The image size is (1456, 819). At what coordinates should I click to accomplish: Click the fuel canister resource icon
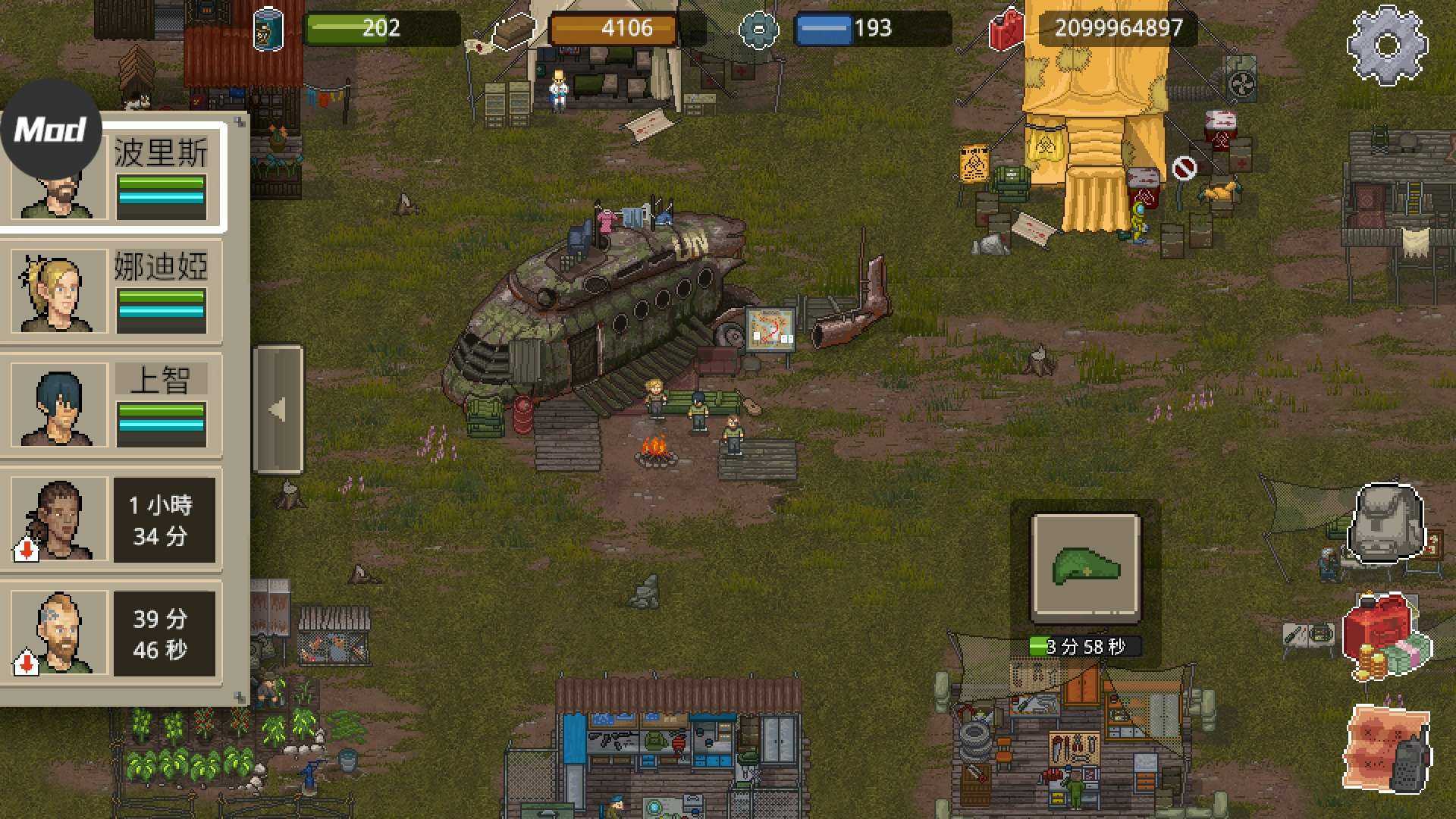1005,30
